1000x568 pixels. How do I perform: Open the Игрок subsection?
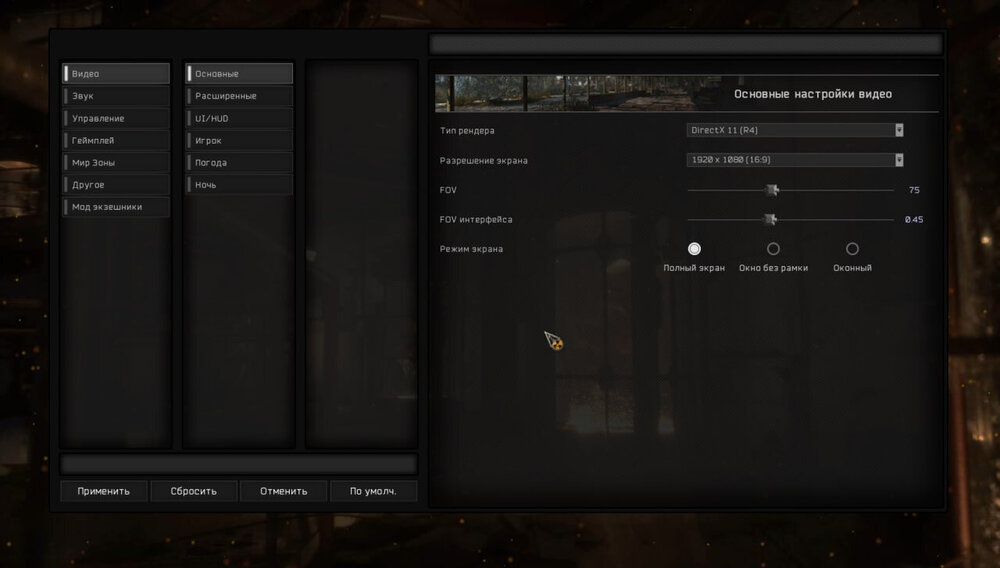coord(239,141)
